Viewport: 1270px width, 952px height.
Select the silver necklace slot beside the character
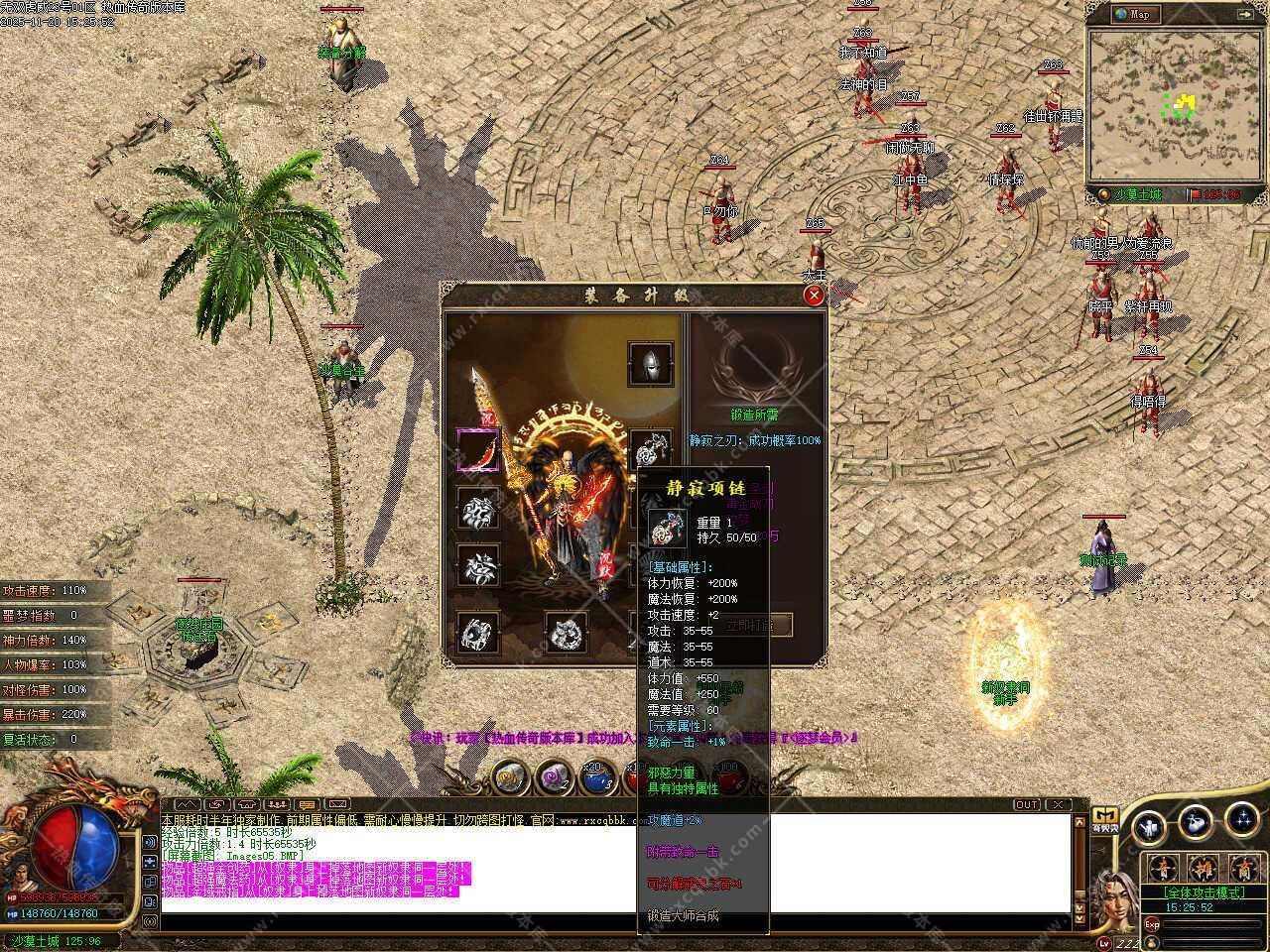pyautogui.click(x=651, y=451)
